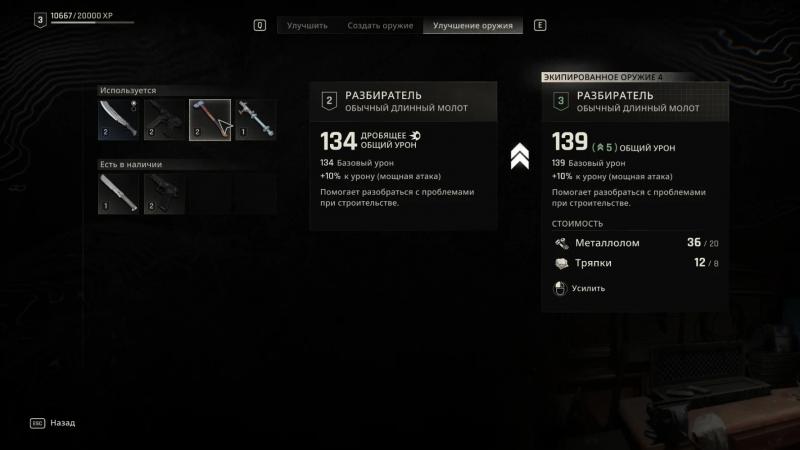
Task: Select the Улучшение оружия tab
Action: (473, 25)
